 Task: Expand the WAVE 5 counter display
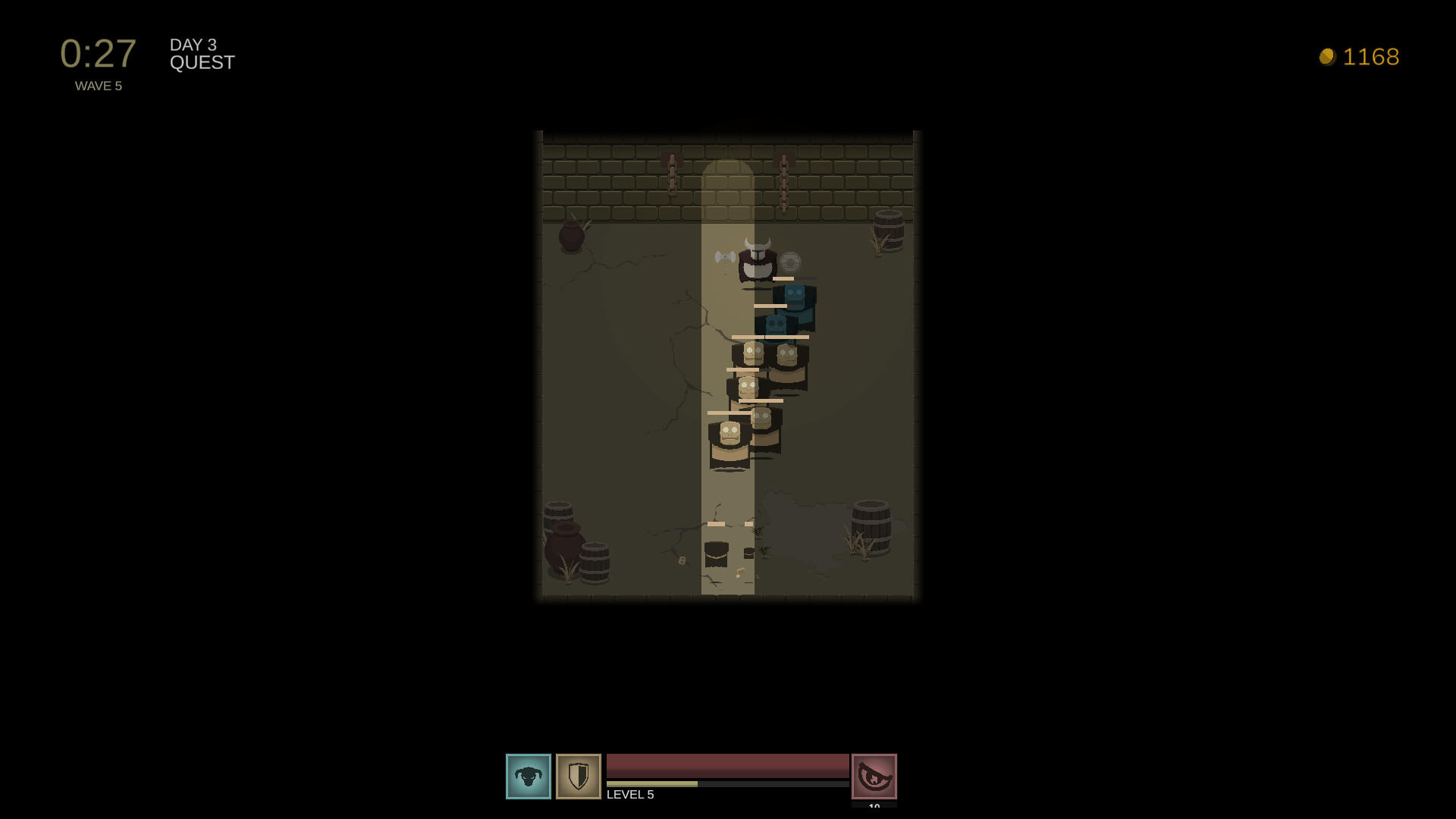tap(99, 86)
